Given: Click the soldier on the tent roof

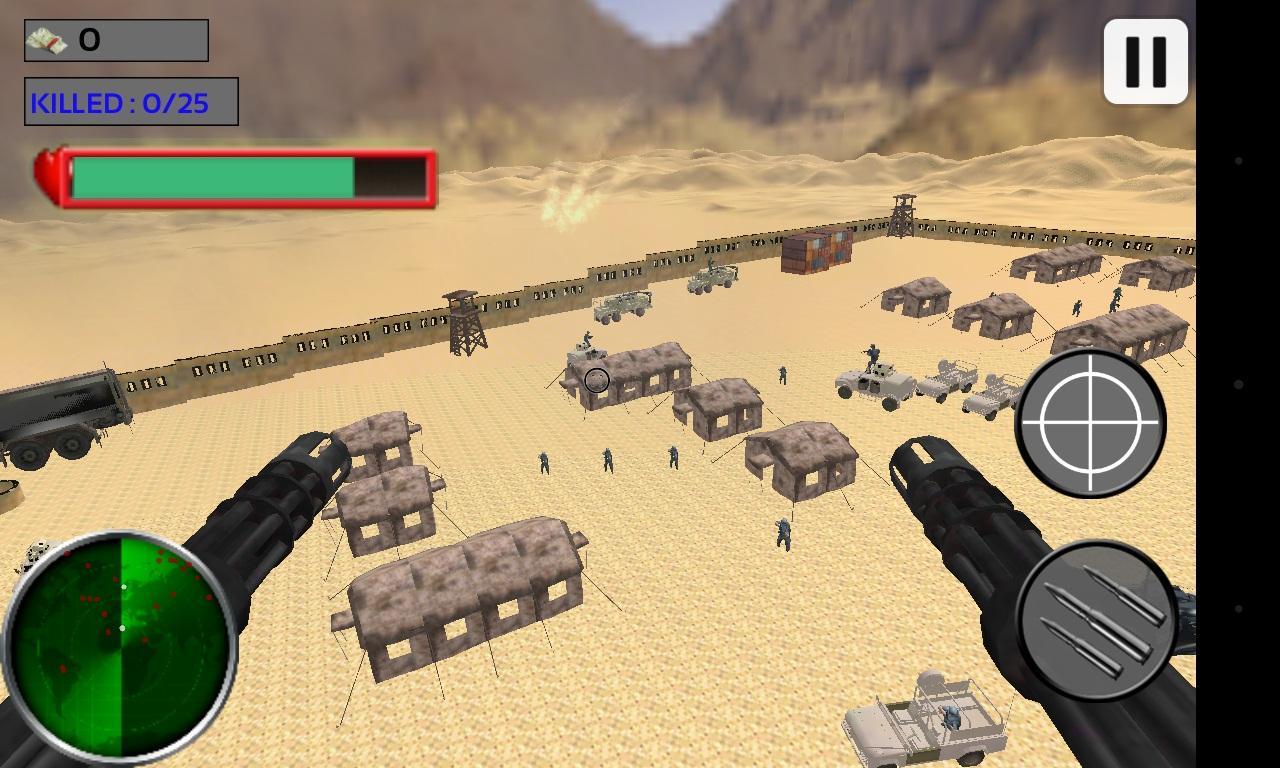Looking at the screenshot, I should [588, 337].
